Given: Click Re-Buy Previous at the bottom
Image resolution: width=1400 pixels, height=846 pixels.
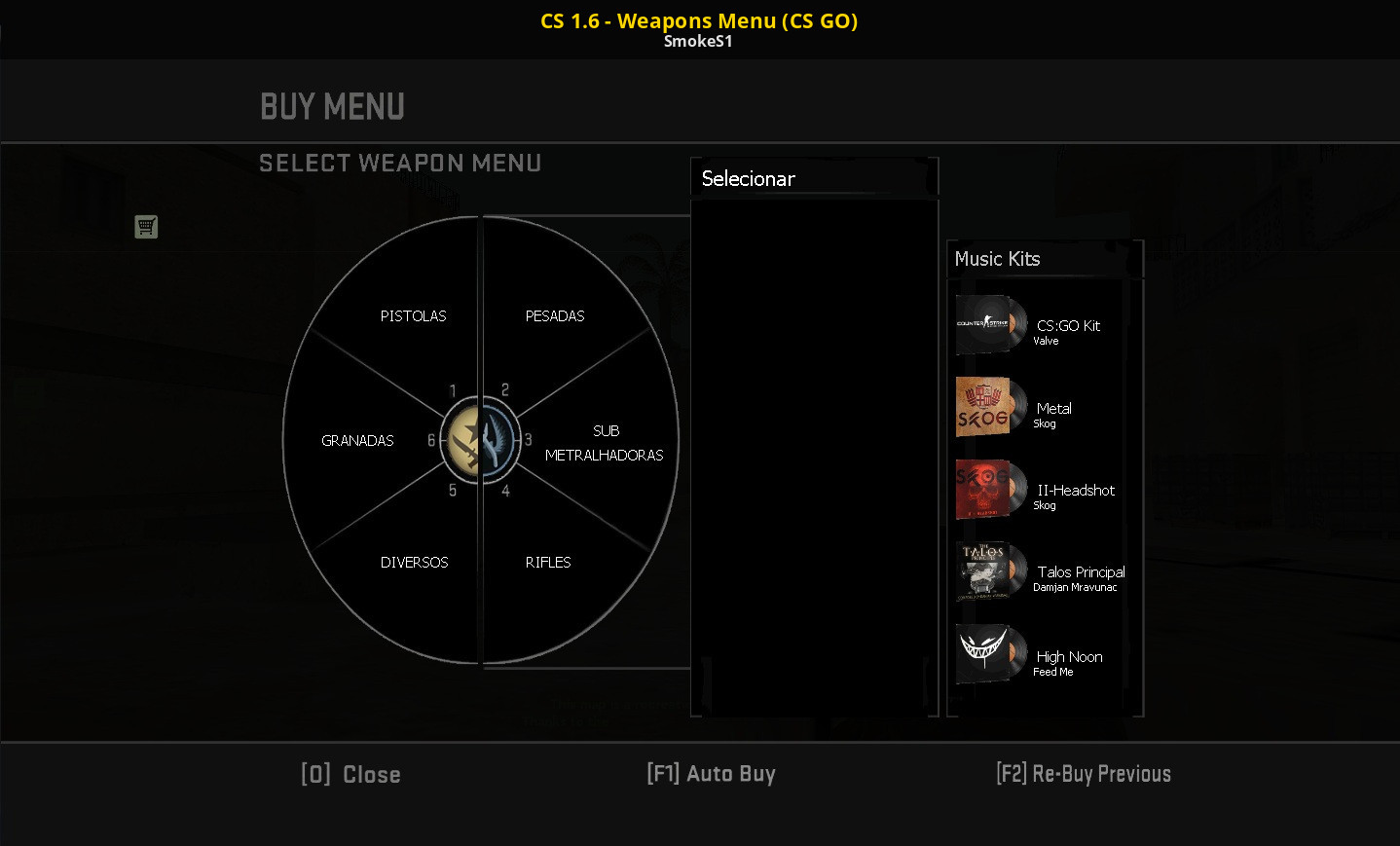Looking at the screenshot, I should pyautogui.click(x=1084, y=774).
